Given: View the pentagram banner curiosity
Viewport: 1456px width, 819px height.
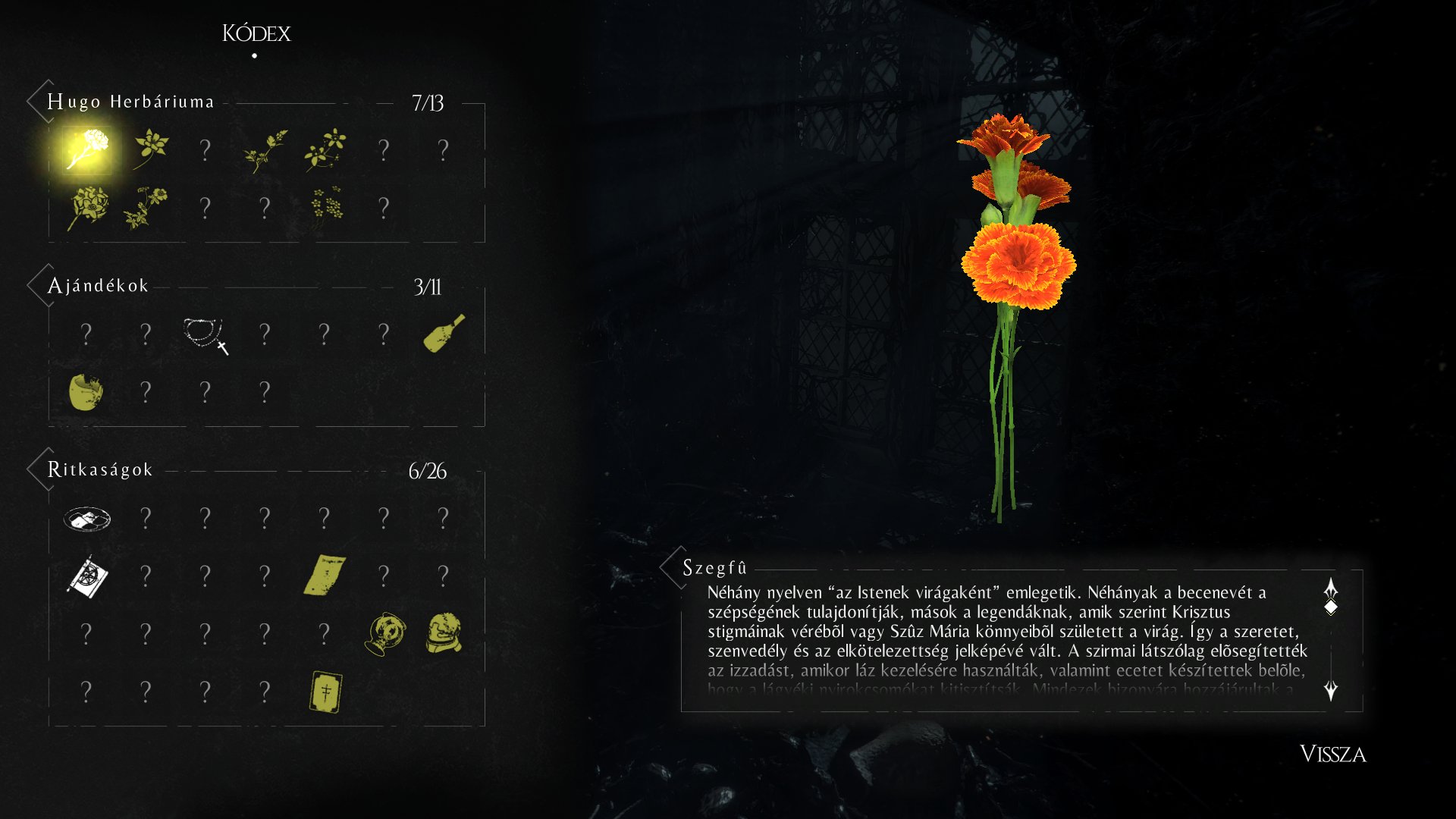Looking at the screenshot, I should click(x=87, y=577).
